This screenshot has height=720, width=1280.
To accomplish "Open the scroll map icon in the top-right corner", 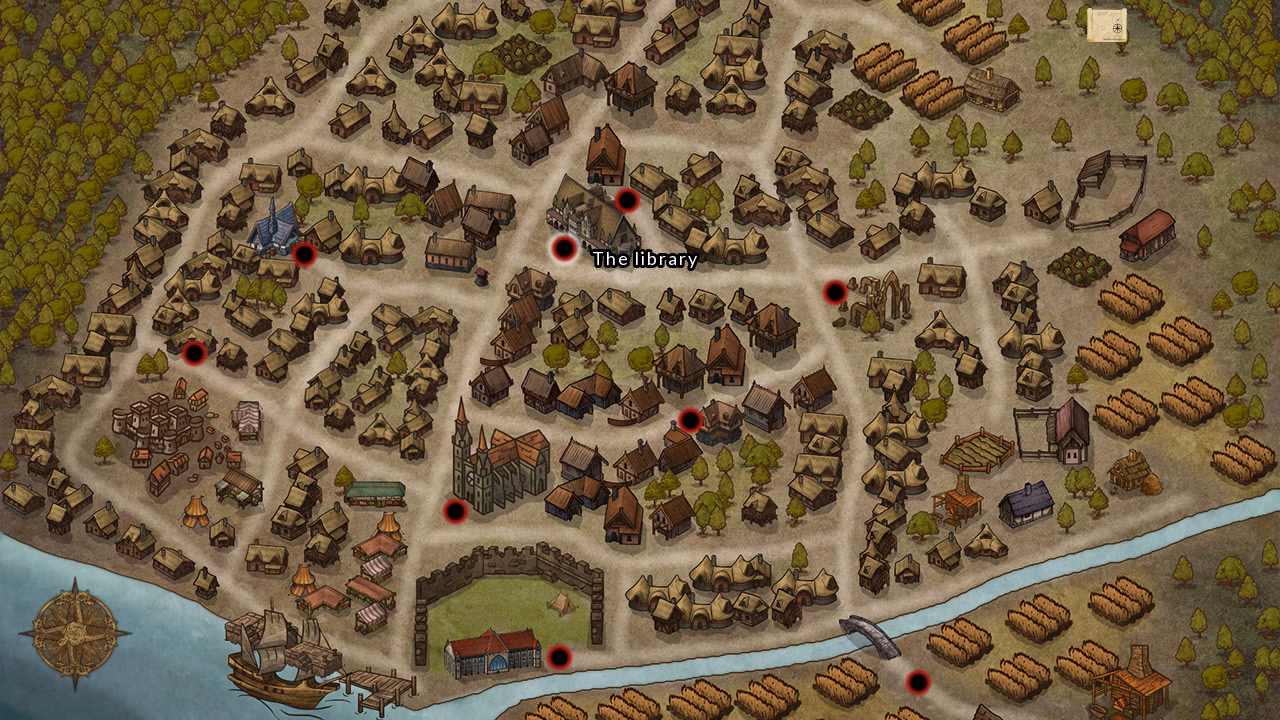I will point(1108,22).
